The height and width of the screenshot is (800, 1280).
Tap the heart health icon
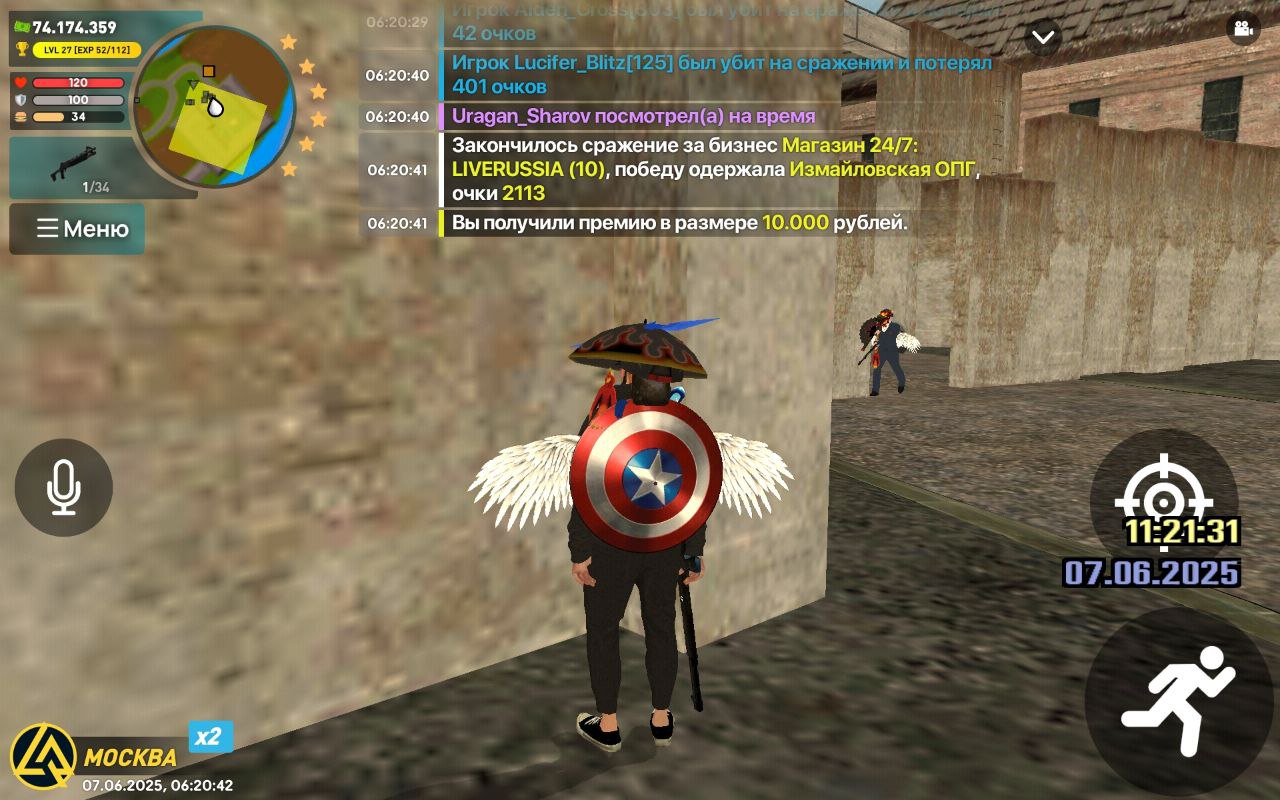click(22, 84)
